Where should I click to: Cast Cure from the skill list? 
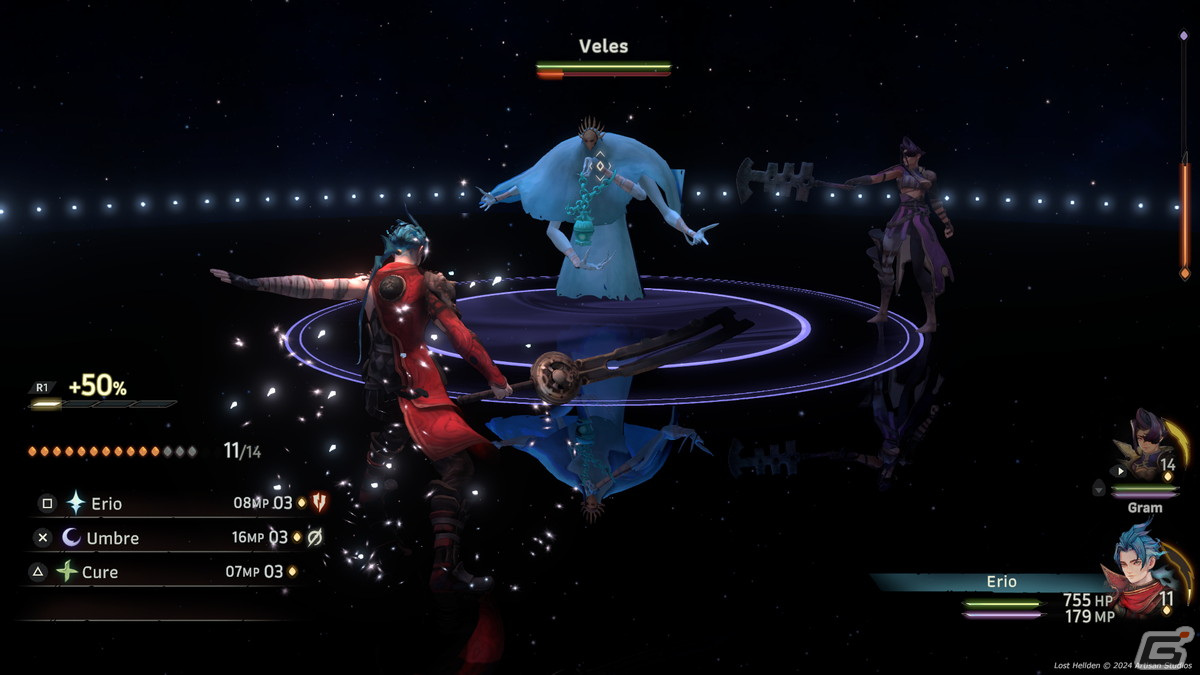(x=100, y=572)
